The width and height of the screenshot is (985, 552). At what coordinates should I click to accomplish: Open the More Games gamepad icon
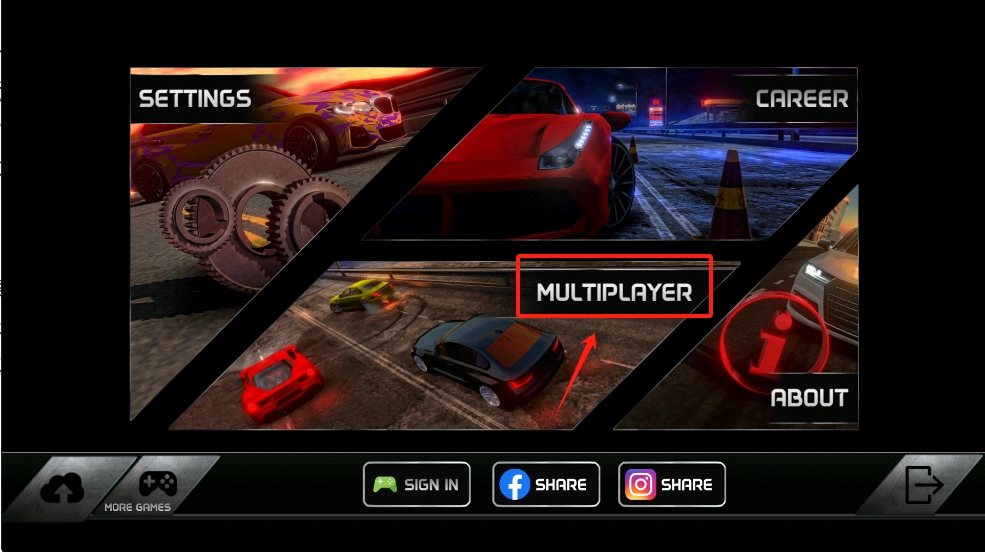click(157, 487)
